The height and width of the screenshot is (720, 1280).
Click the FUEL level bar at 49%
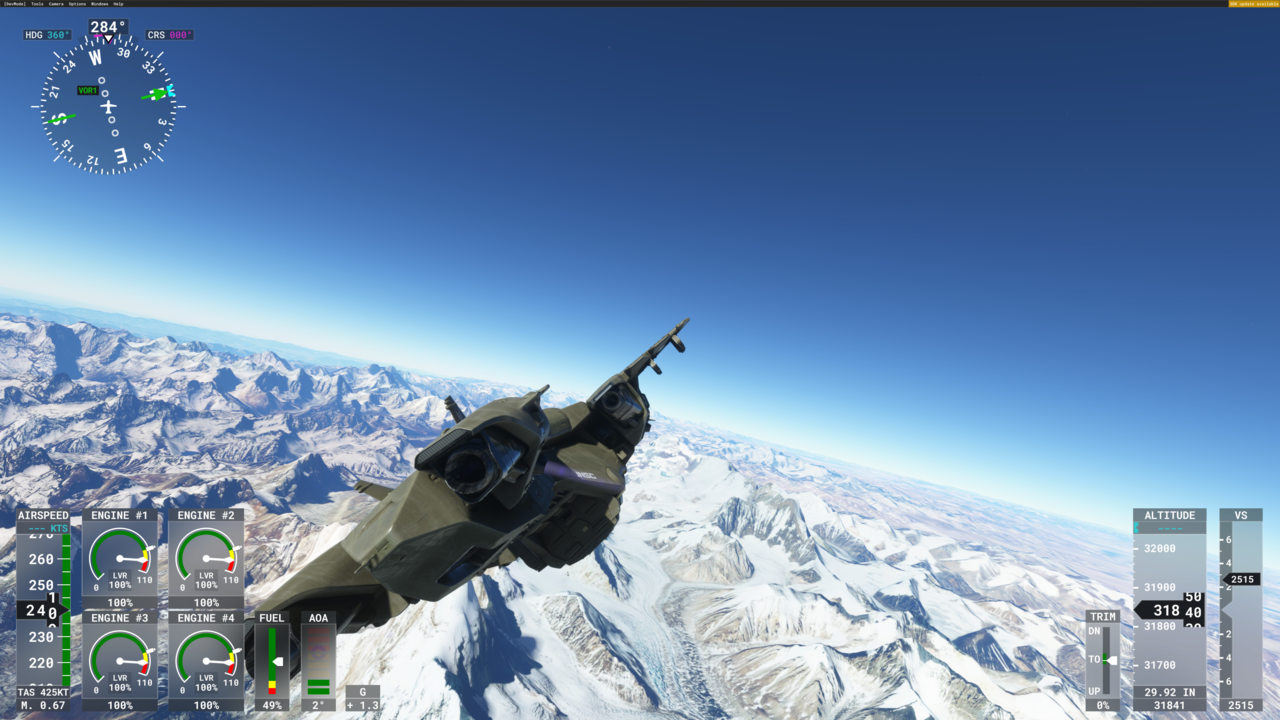(270, 660)
